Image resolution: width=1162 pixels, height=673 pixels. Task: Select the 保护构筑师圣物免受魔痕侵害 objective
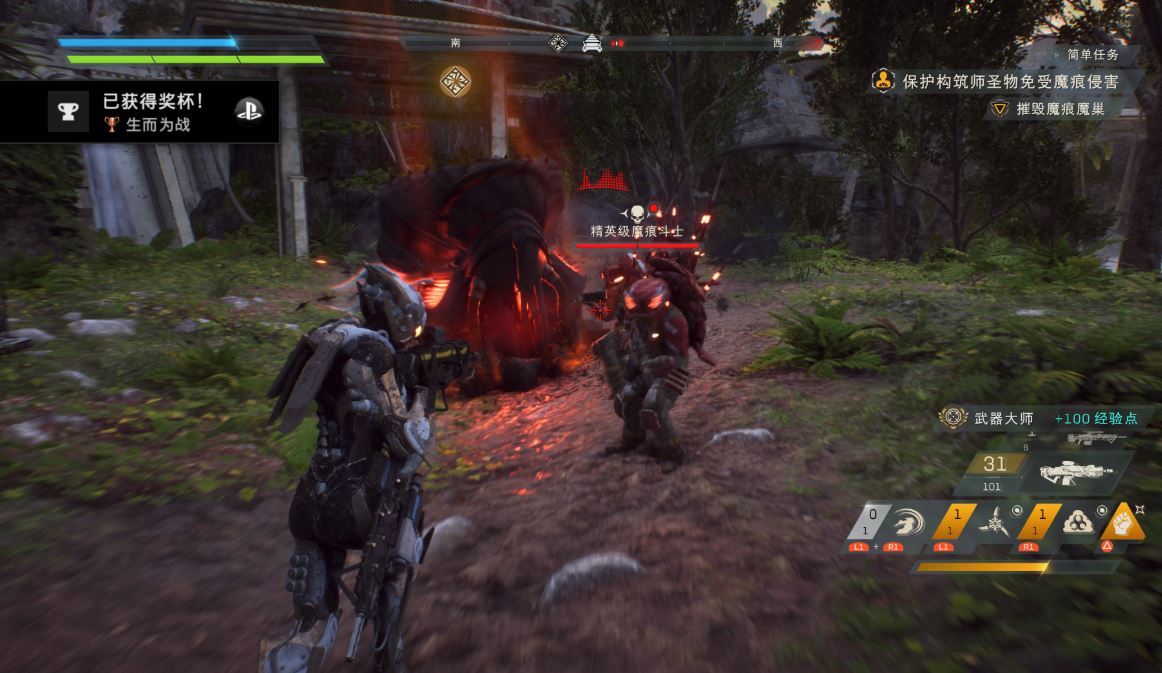coord(1008,81)
